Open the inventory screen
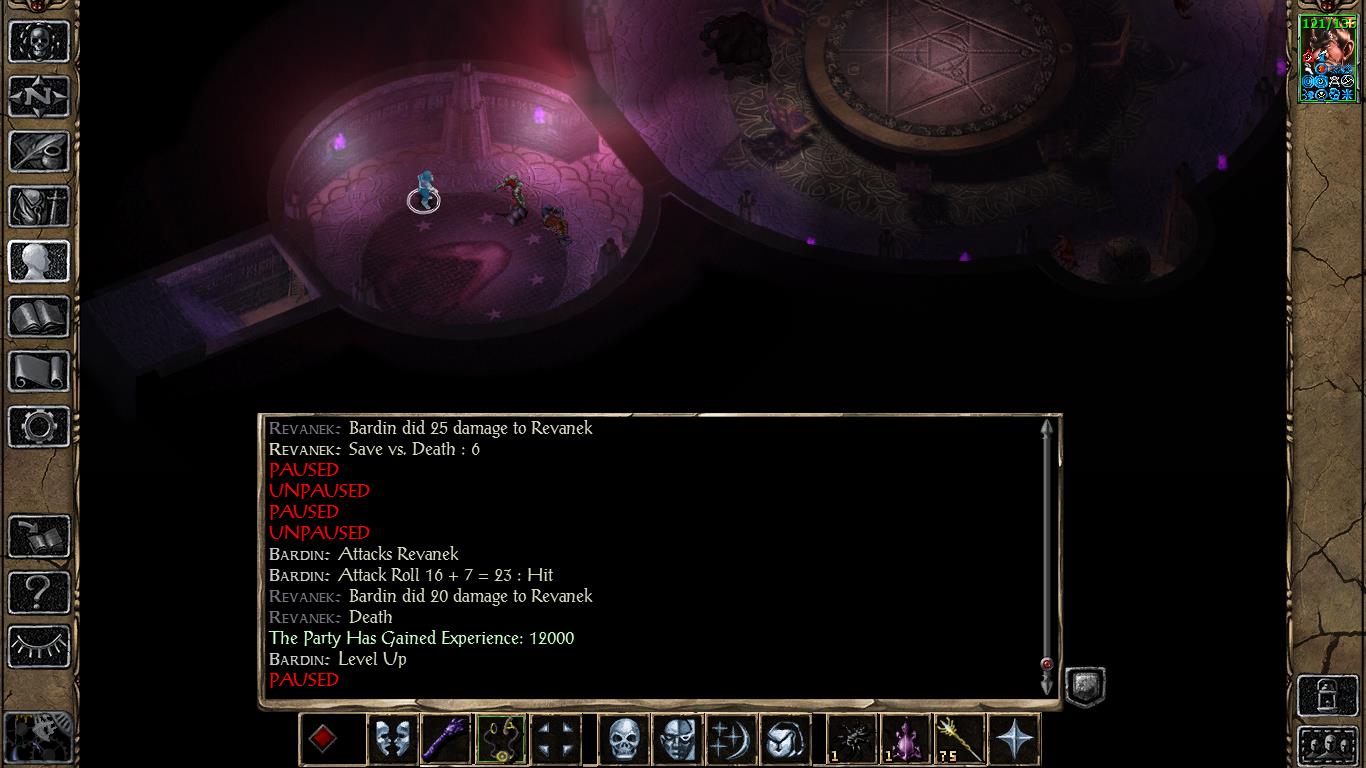This screenshot has width=1366, height=768. [39, 207]
